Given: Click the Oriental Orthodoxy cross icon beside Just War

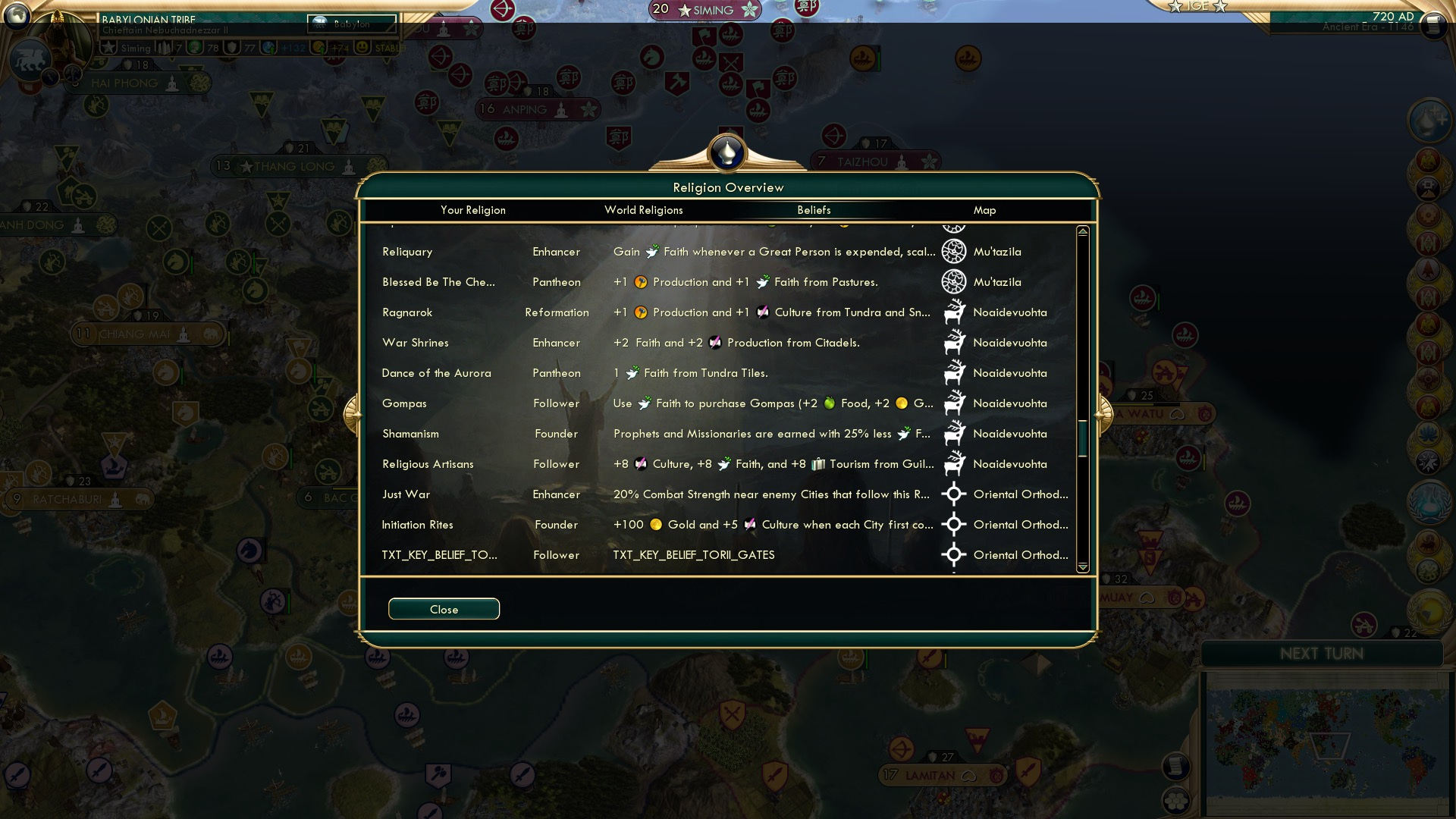Looking at the screenshot, I should (954, 494).
